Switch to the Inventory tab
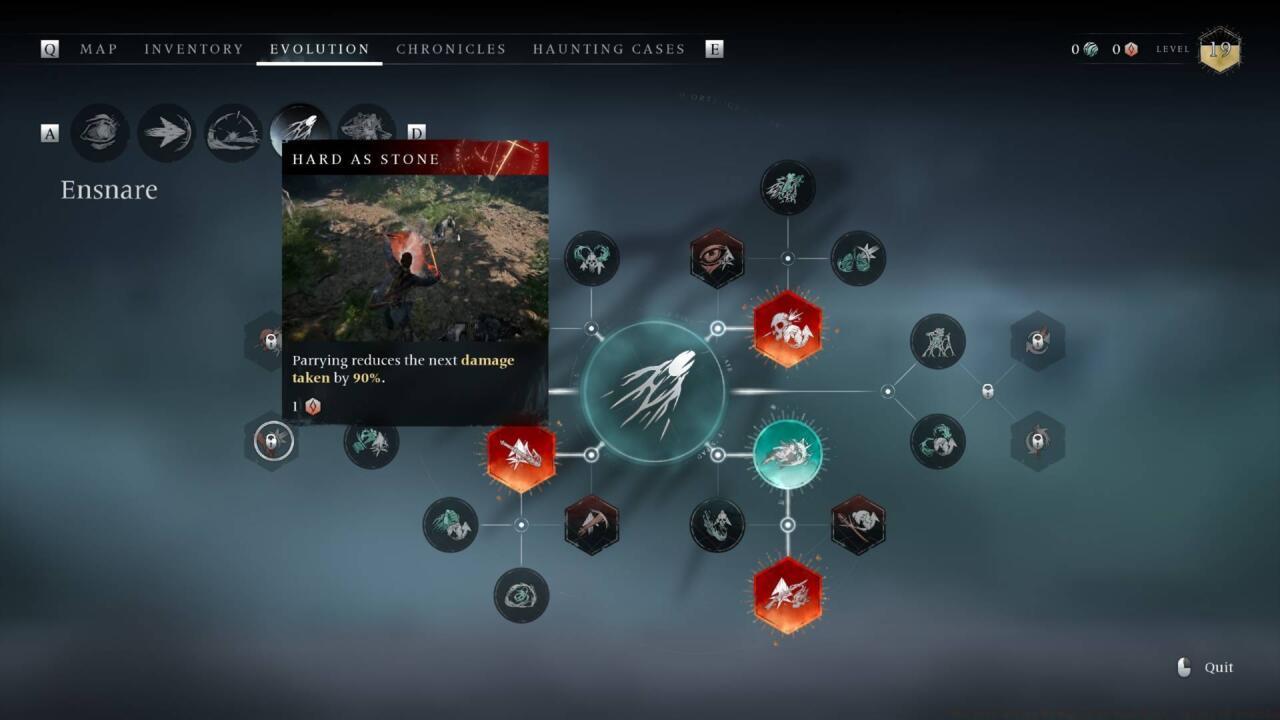Screen dimensions: 1280x720 (x=194, y=49)
